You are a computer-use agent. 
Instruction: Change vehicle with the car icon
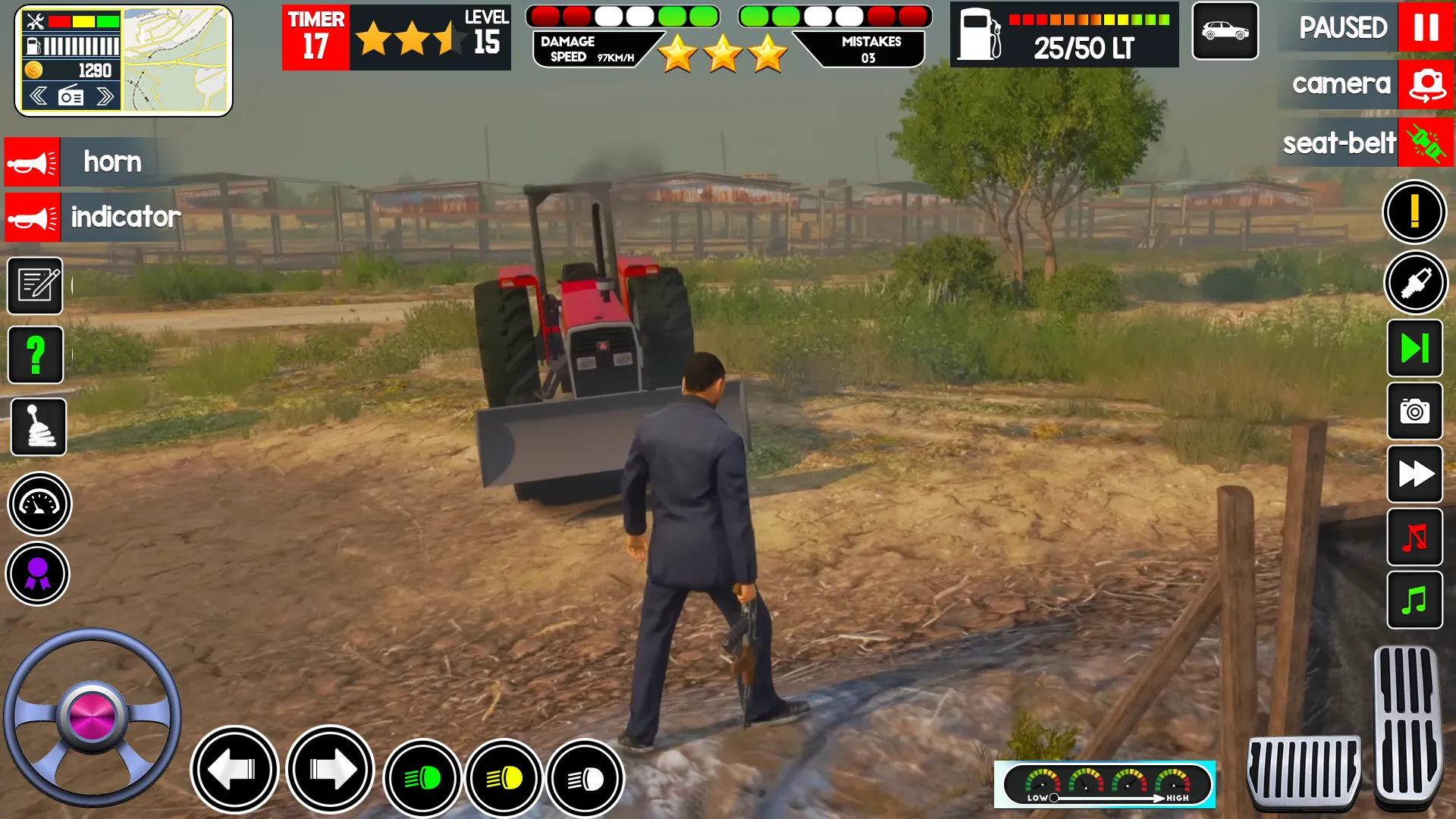click(1225, 31)
